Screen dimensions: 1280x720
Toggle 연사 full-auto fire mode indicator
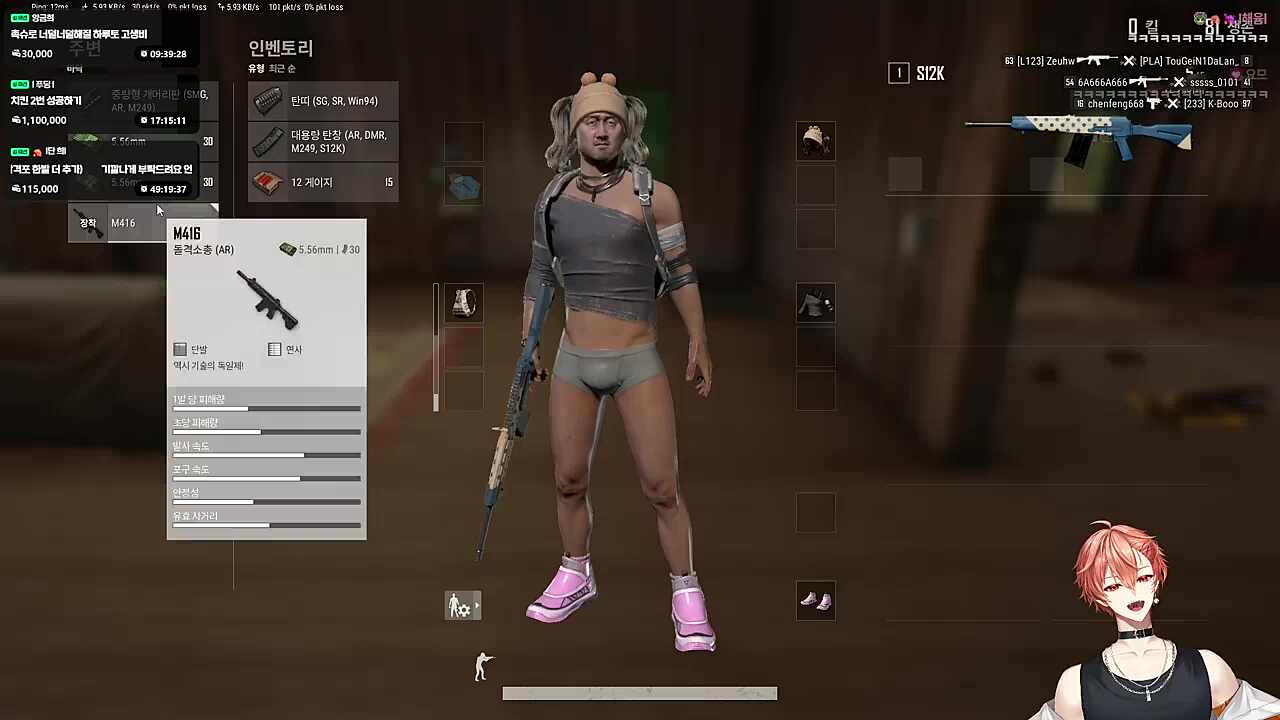click(275, 349)
